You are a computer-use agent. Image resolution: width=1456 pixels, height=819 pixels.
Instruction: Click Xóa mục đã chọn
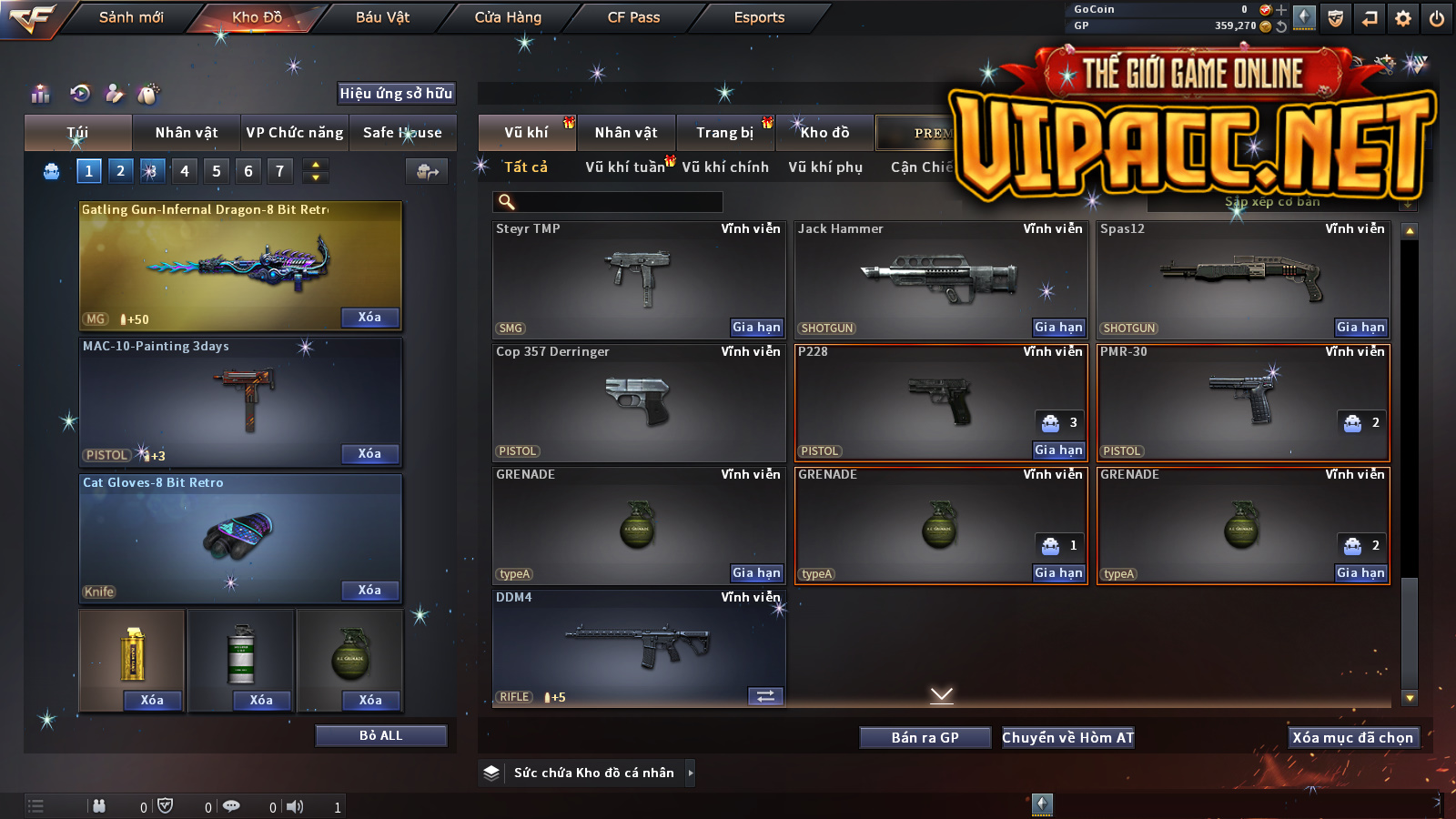[x=1352, y=738]
